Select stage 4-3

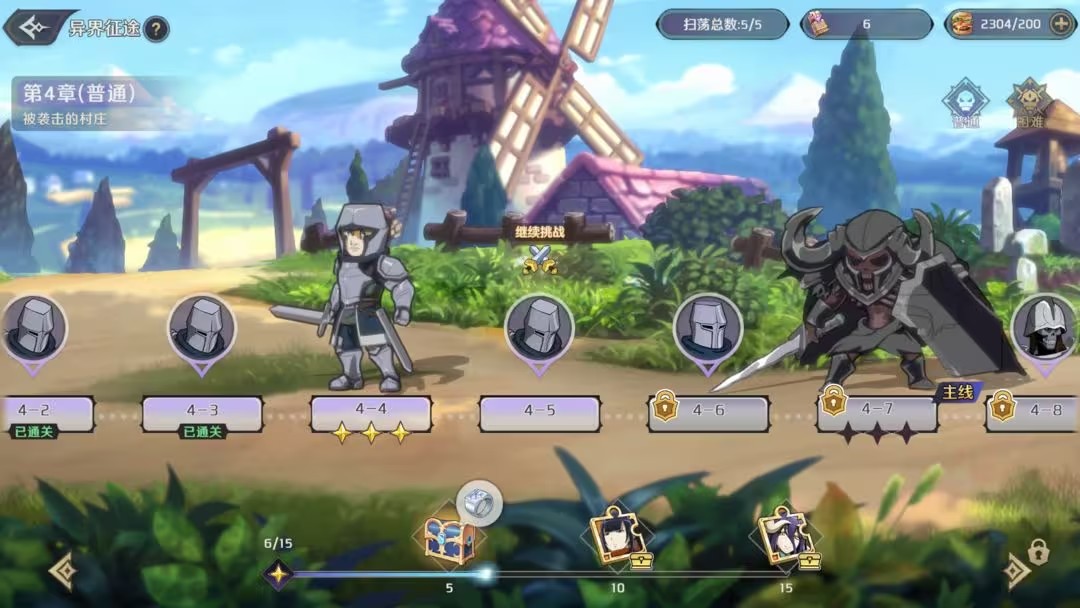[x=202, y=411]
